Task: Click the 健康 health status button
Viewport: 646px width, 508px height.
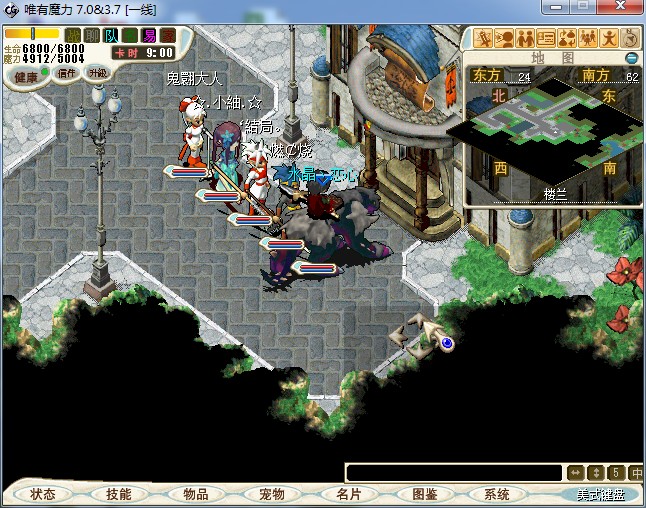Action: click(x=26, y=77)
